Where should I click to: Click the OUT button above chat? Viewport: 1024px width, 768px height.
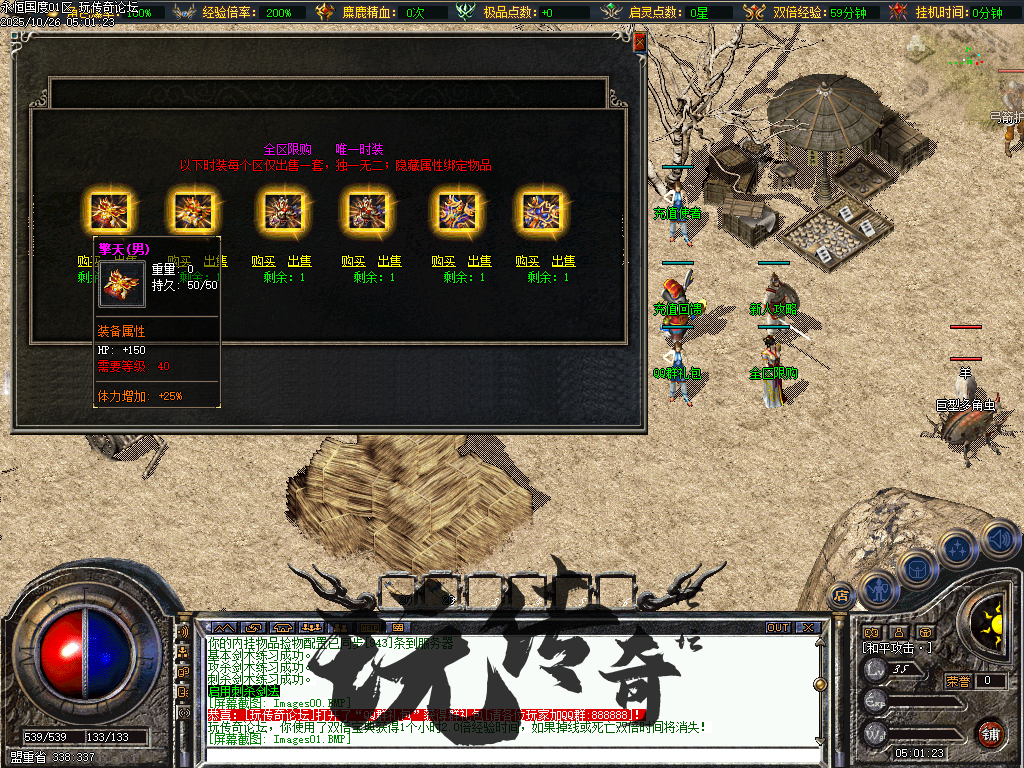pyautogui.click(x=777, y=627)
